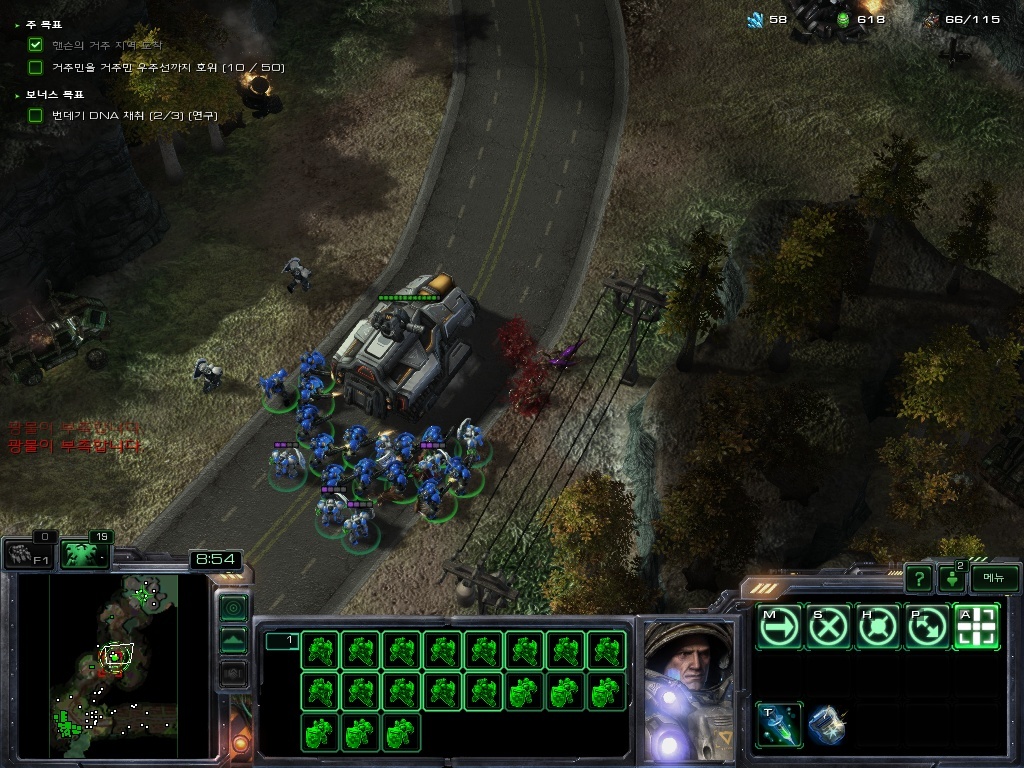Image resolution: width=1024 pixels, height=768 pixels.
Task: Select the Move command icon
Action: pyautogui.click(x=778, y=627)
